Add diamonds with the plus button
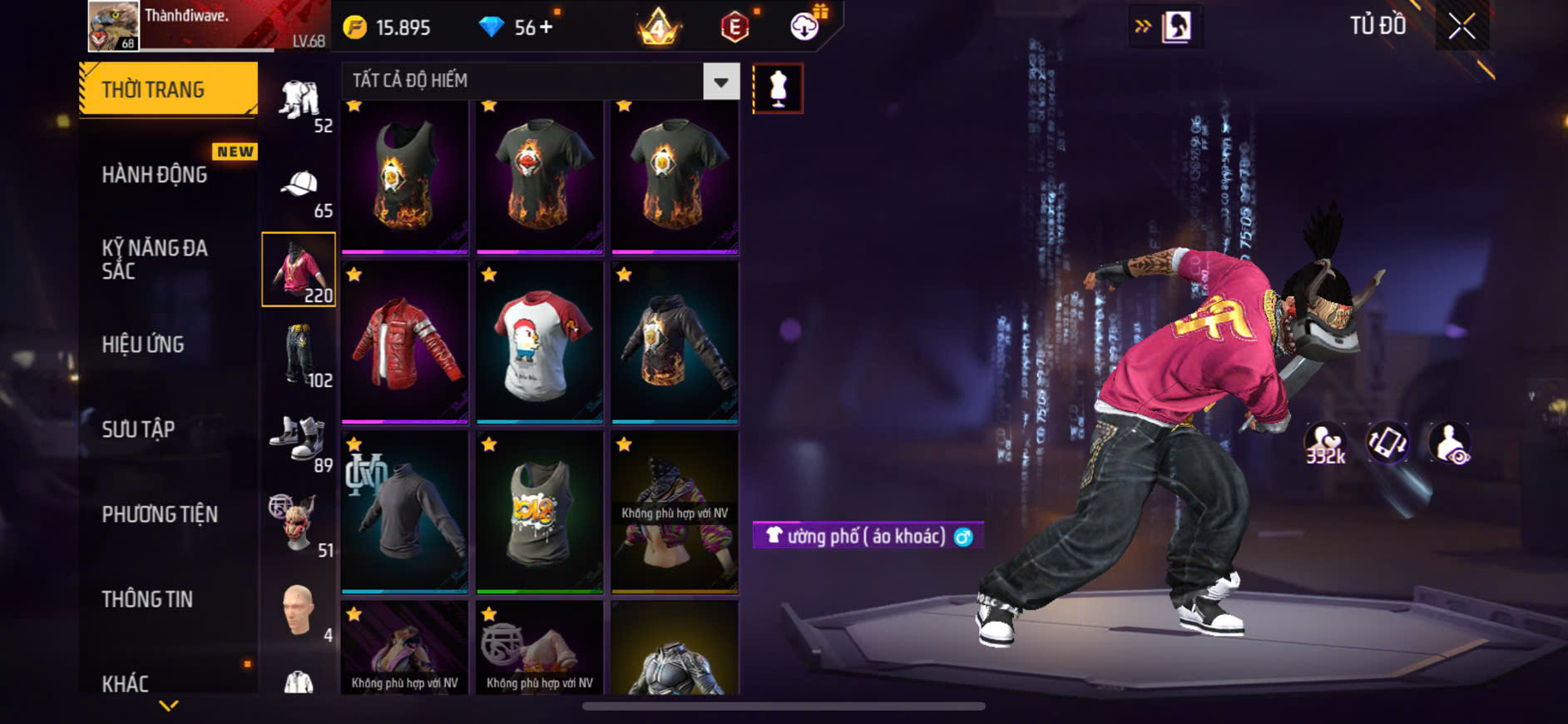The width and height of the screenshot is (1568, 724). [x=546, y=27]
